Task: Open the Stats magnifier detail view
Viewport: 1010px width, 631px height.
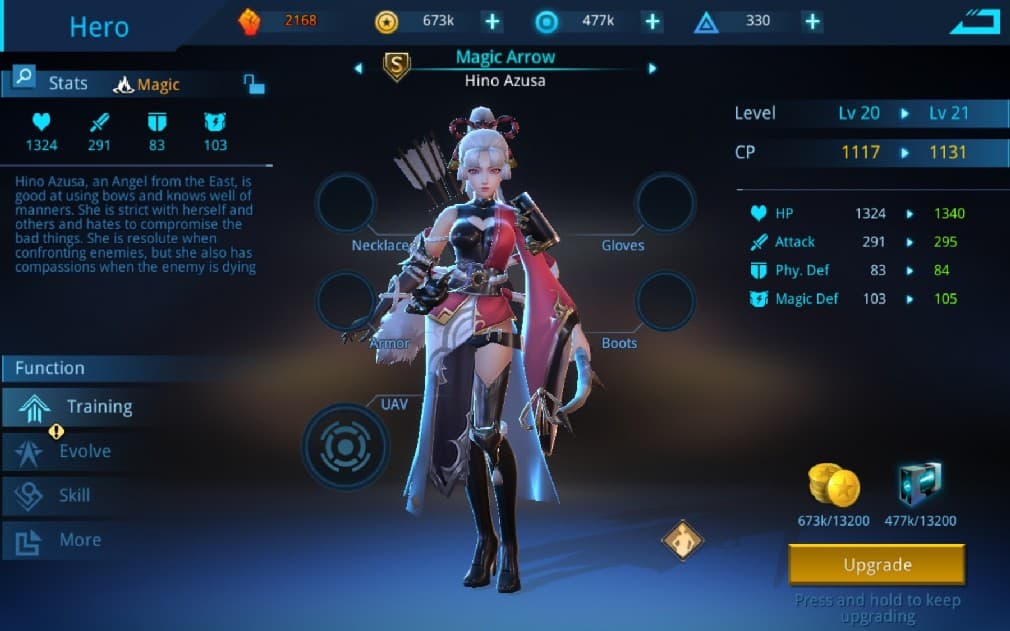Action: coord(24,77)
